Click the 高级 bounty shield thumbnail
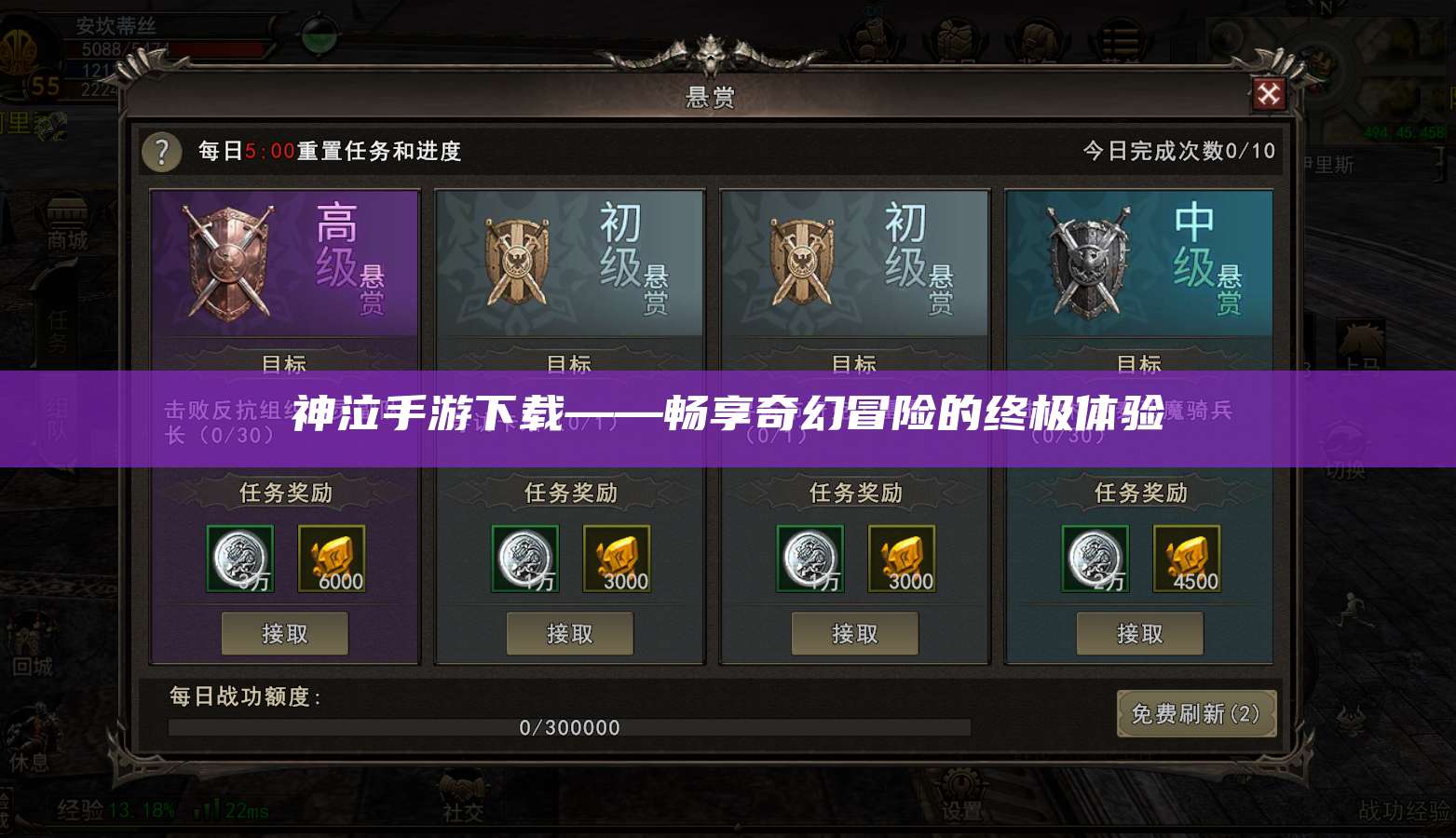Image resolution: width=1456 pixels, height=838 pixels. [228, 261]
